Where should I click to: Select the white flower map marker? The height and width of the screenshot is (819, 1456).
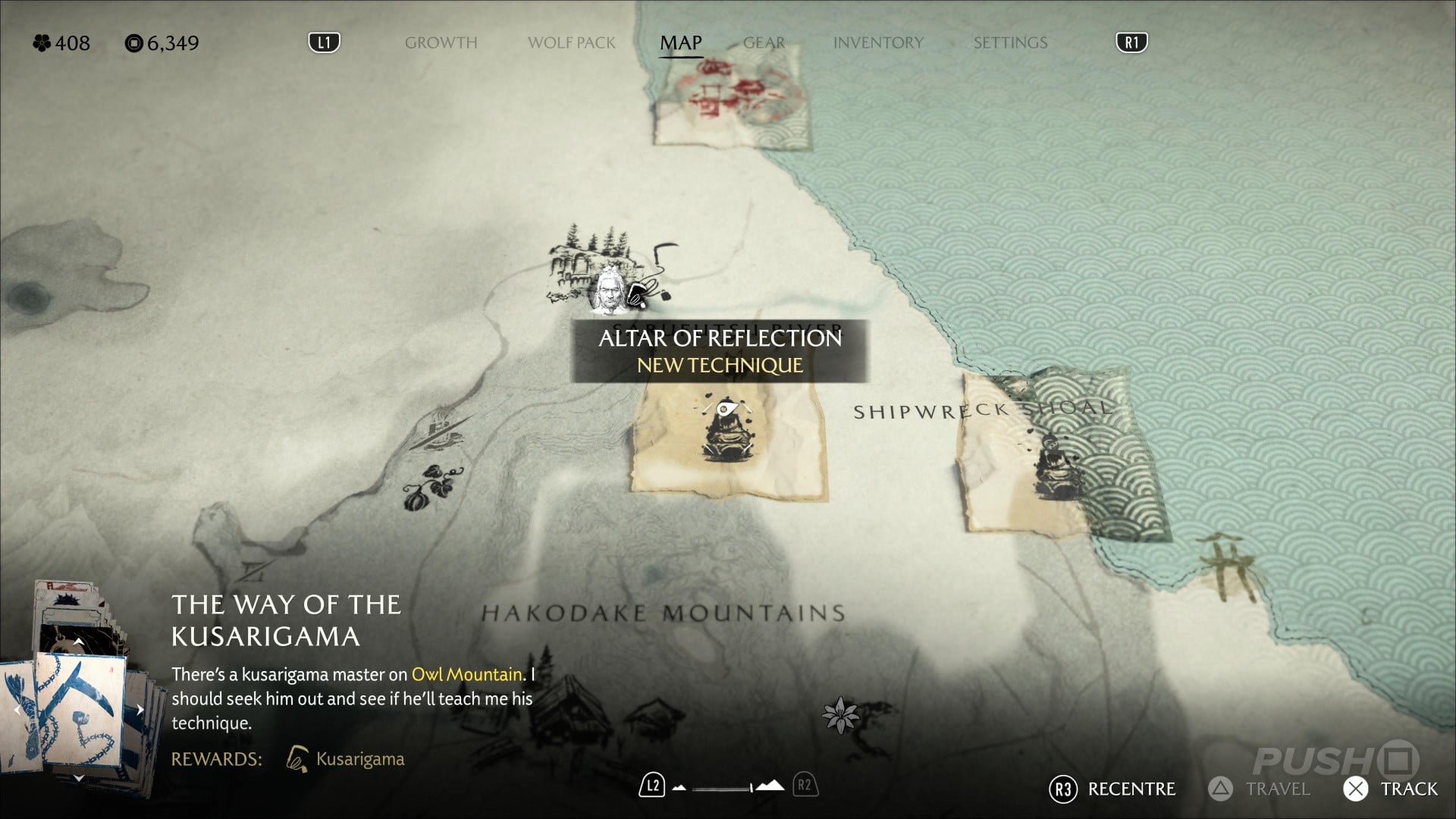(840, 714)
